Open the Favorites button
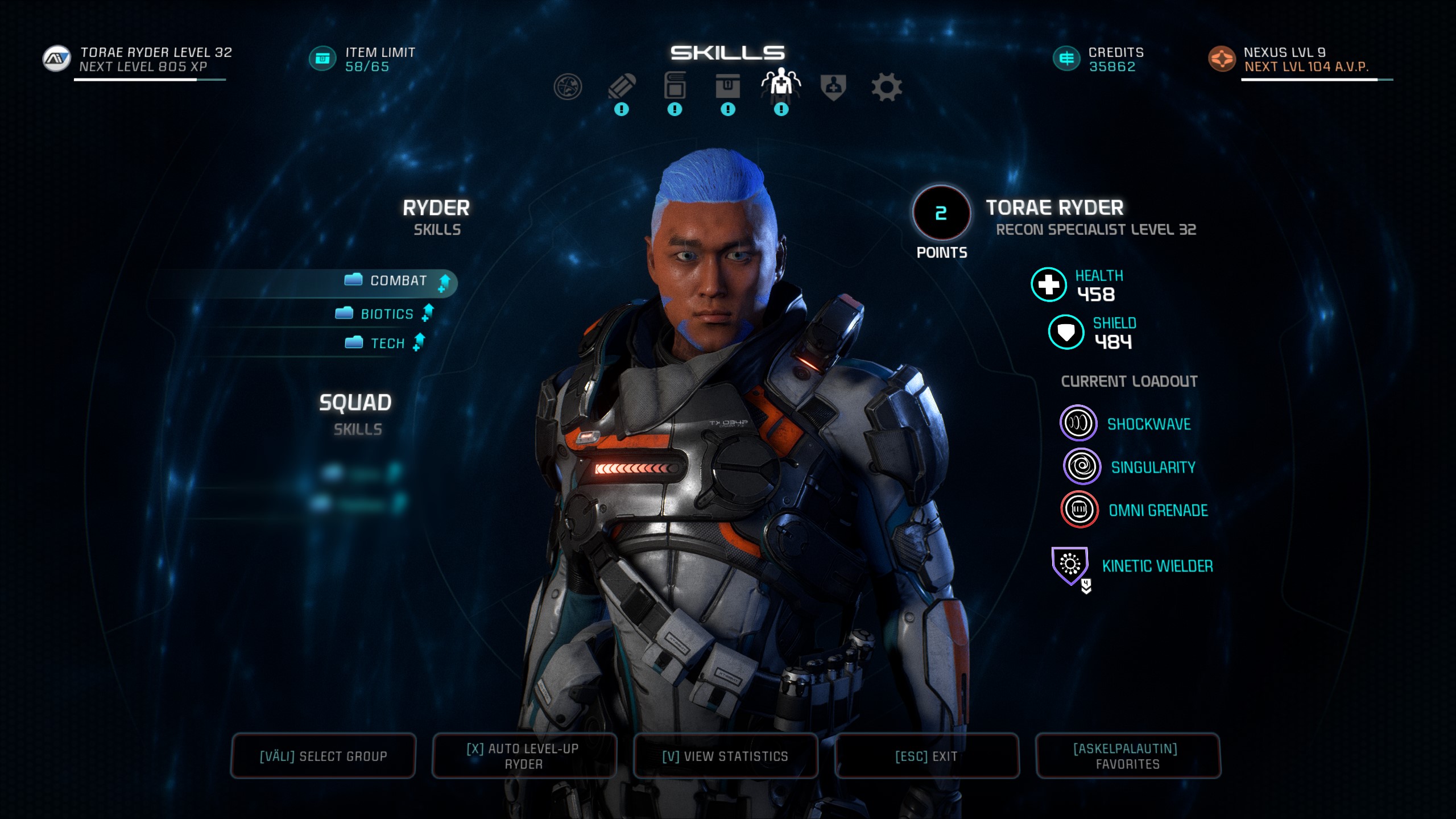 point(1127,756)
